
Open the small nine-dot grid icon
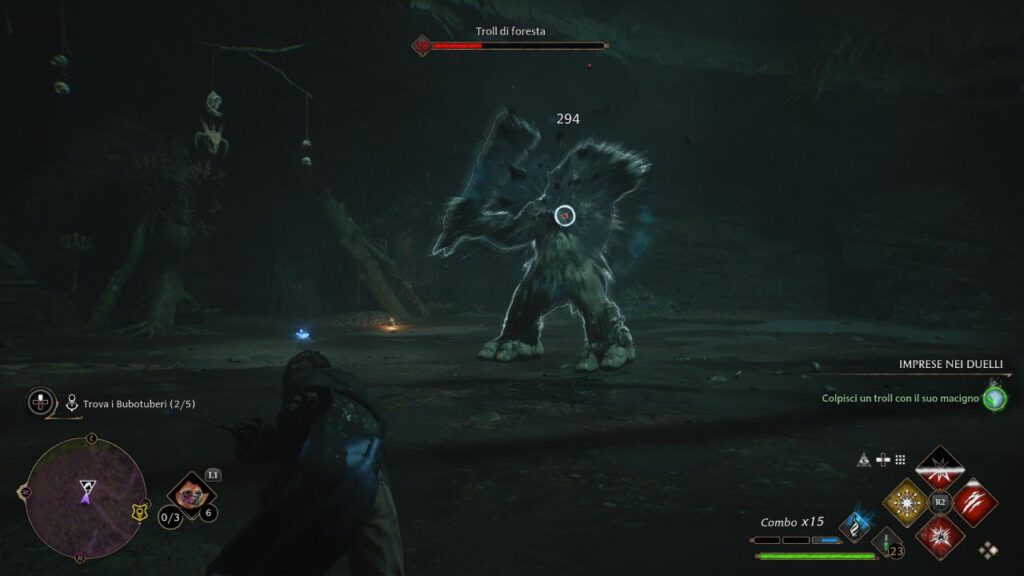(x=900, y=460)
